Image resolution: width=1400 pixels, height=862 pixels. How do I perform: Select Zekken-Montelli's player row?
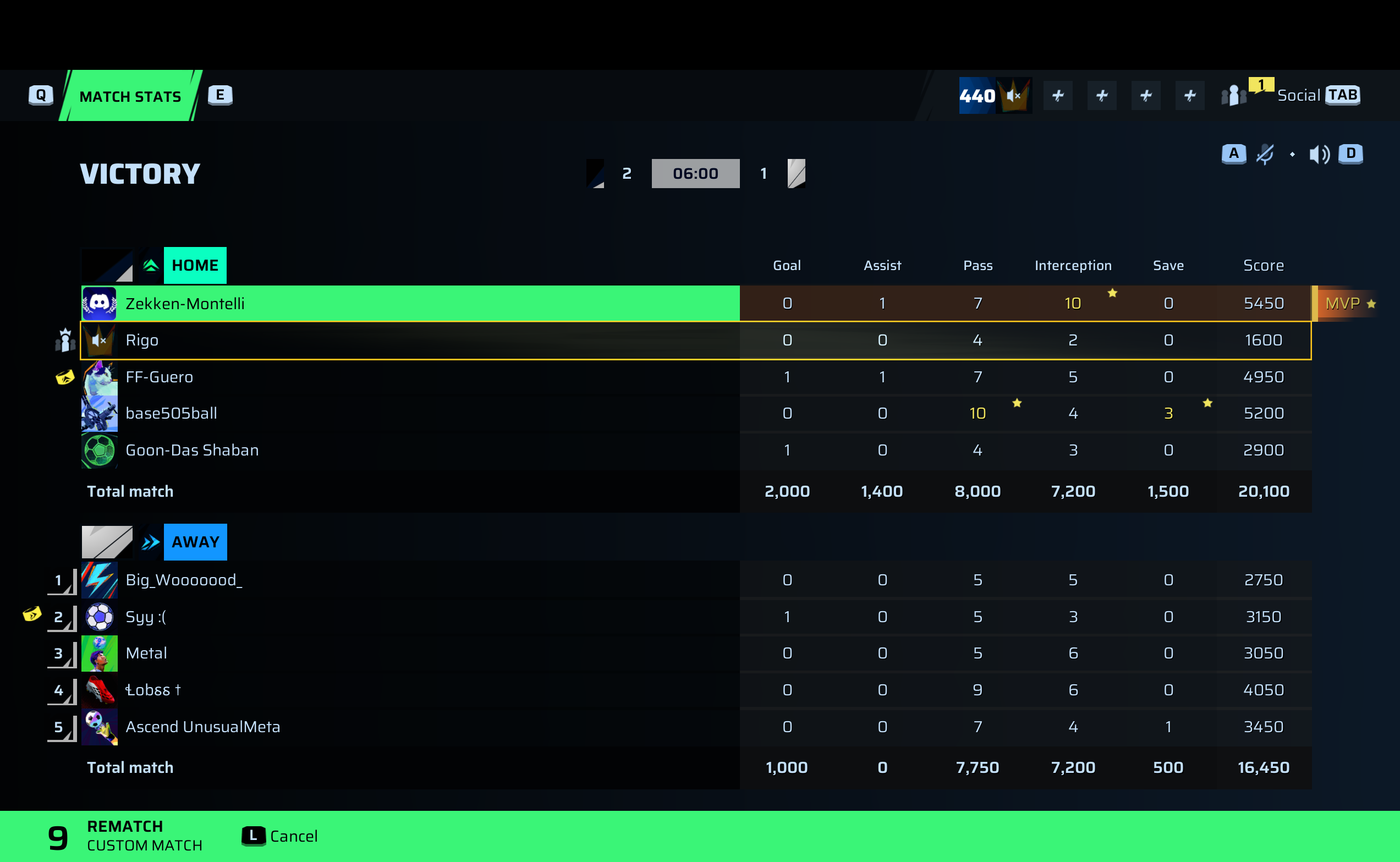tap(410, 303)
